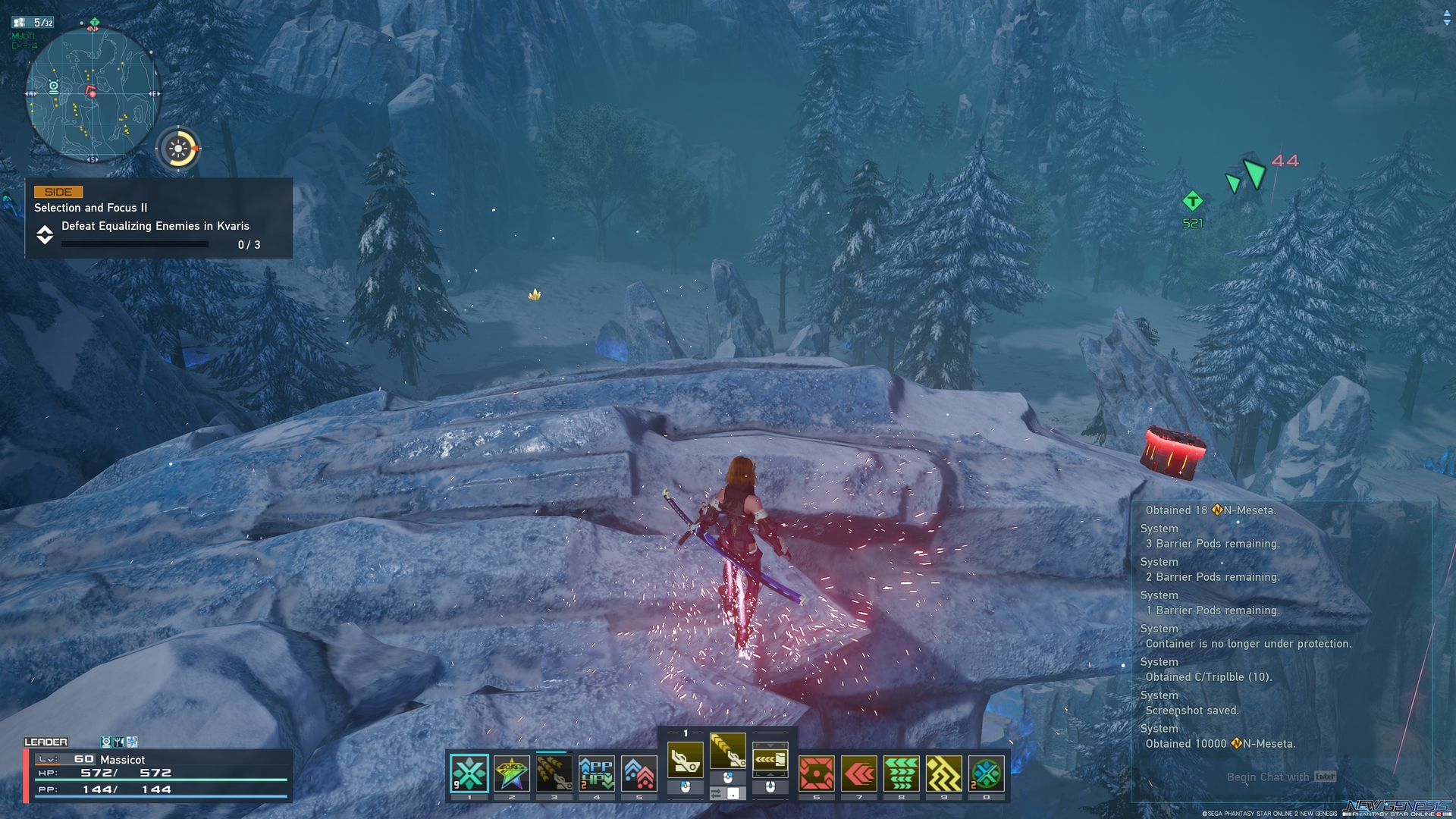
Task: Select the rainbow star item in slot 2
Action: point(512,773)
